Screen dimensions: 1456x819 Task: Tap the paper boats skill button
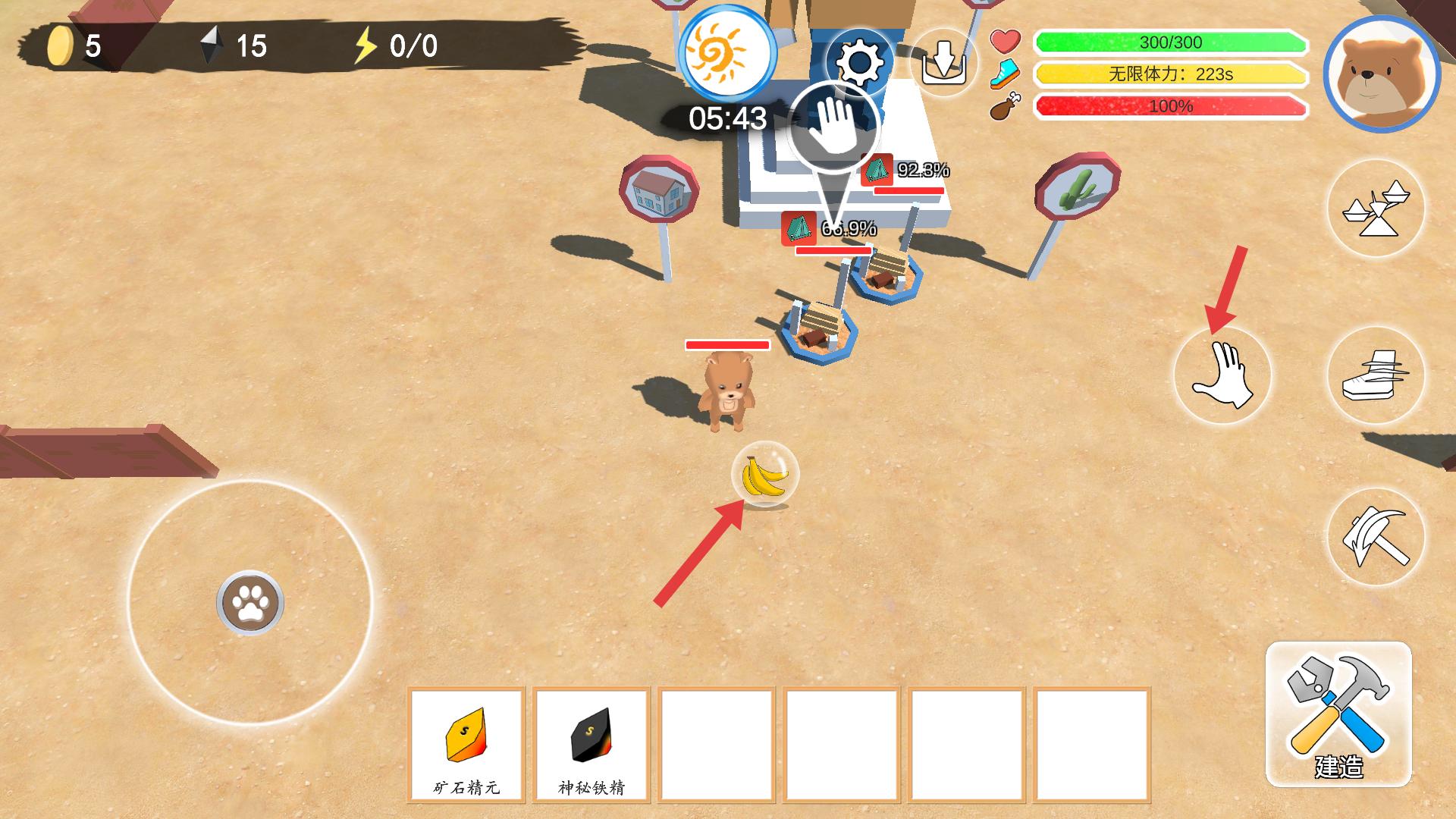point(1375,209)
